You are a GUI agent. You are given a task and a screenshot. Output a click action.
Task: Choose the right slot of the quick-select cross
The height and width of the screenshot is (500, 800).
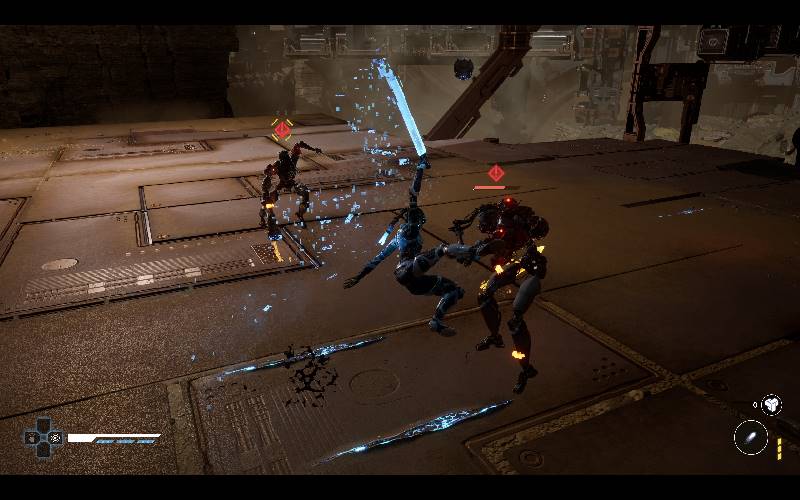point(56,437)
